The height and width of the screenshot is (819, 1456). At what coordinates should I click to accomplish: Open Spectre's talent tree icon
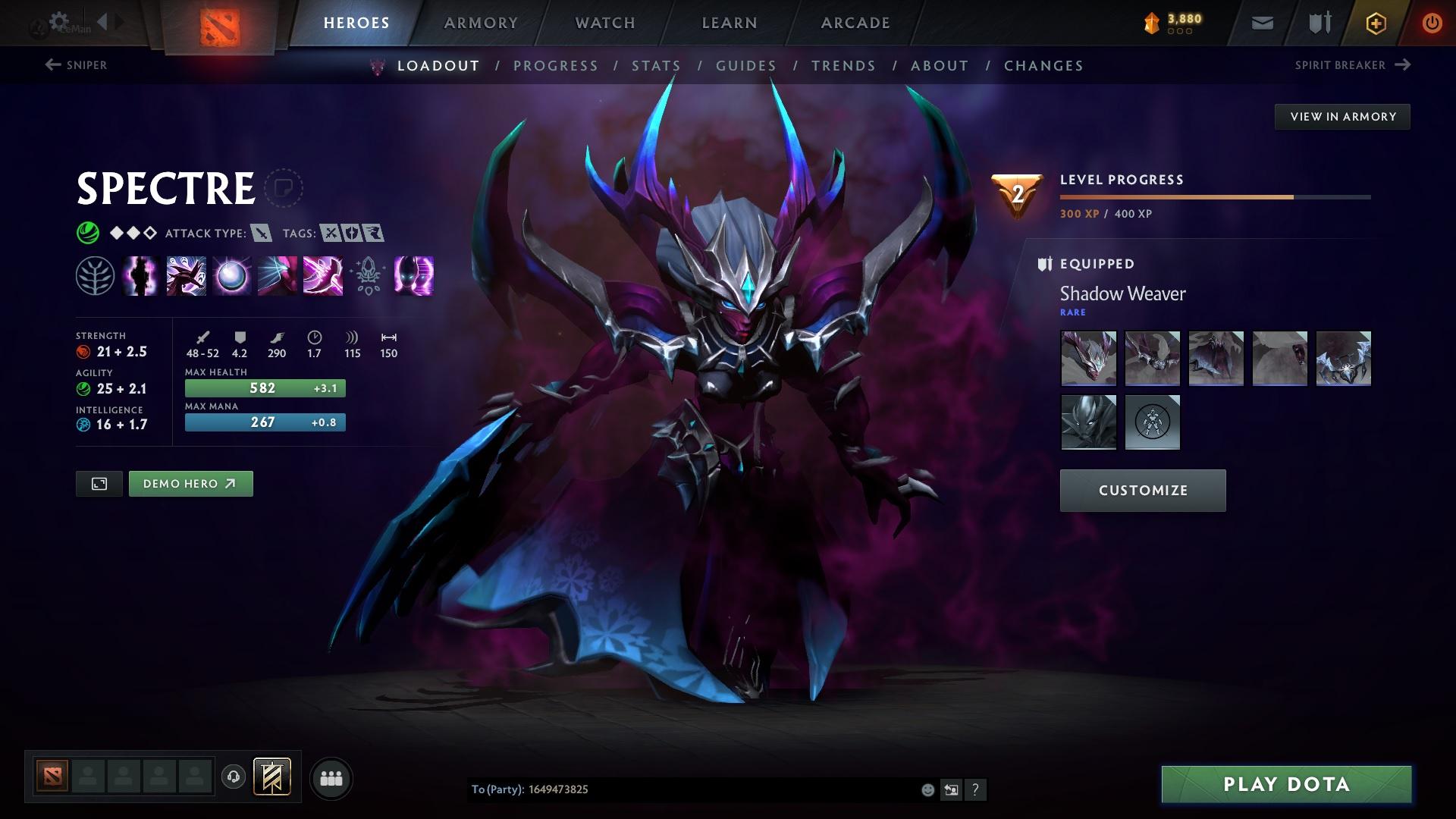[x=94, y=277]
